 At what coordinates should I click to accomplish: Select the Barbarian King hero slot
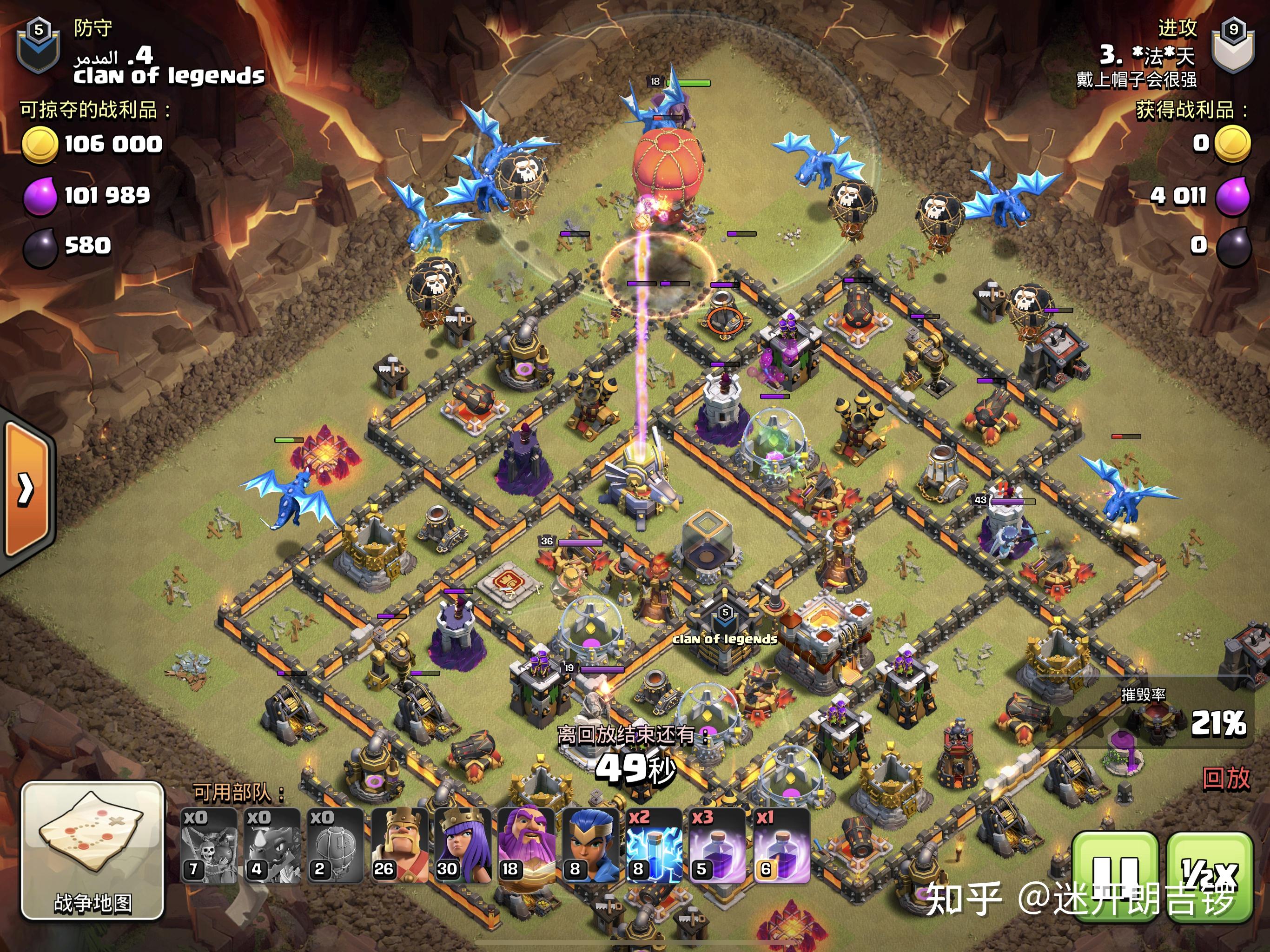tap(399, 845)
